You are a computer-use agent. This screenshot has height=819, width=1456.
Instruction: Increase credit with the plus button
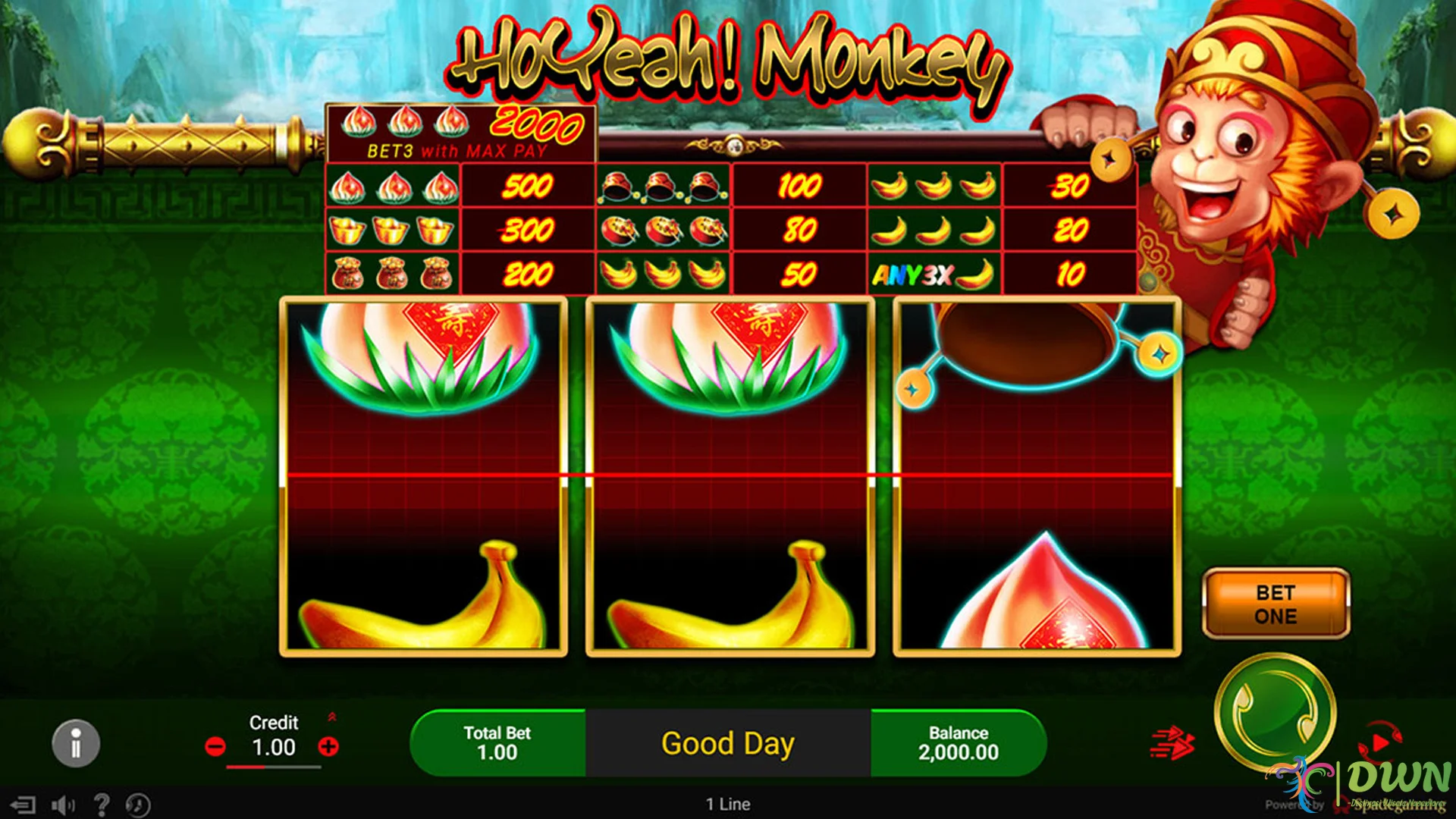coord(328,747)
